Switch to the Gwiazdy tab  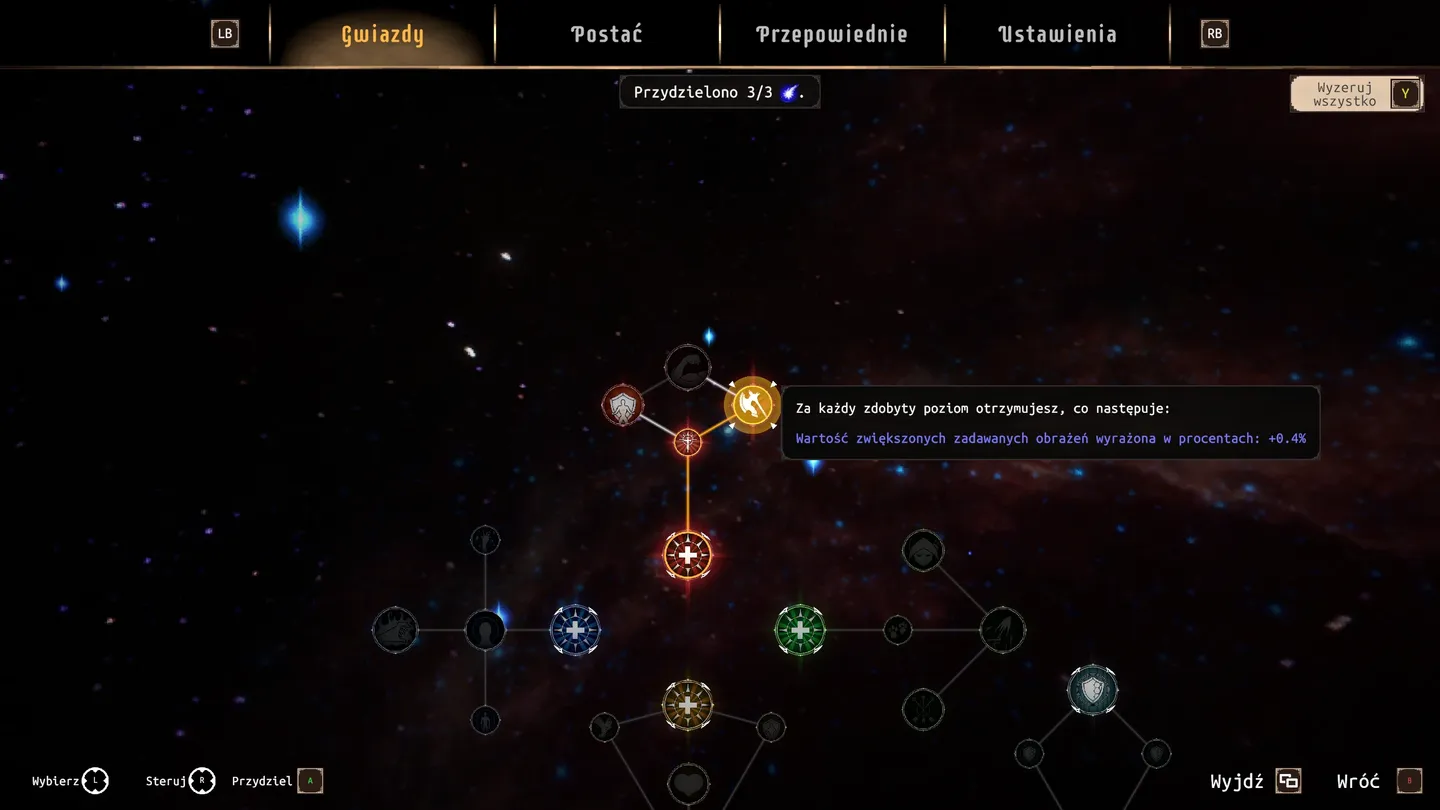pyautogui.click(x=382, y=34)
